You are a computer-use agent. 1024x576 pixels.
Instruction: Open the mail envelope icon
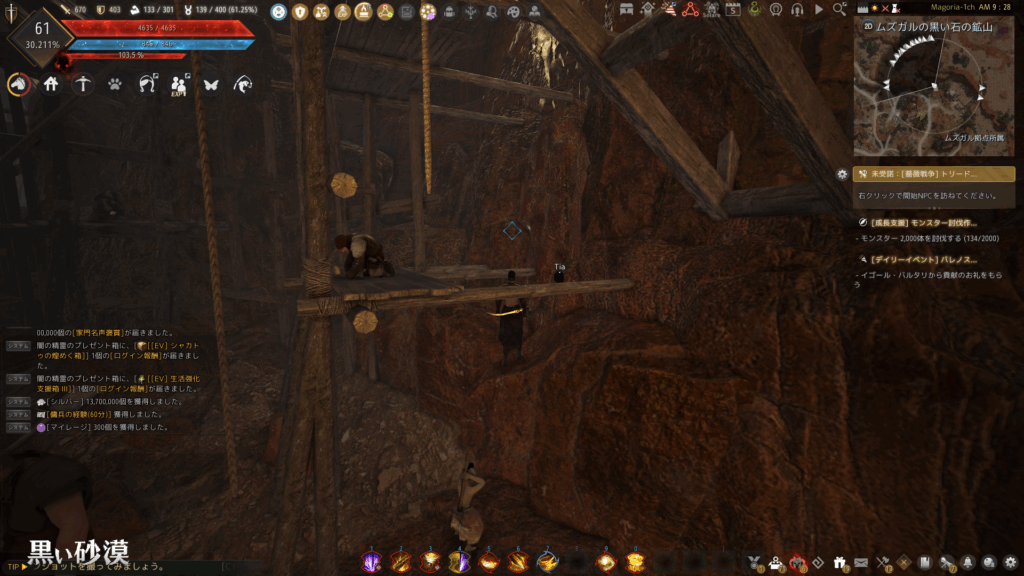(x=861, y=562)
